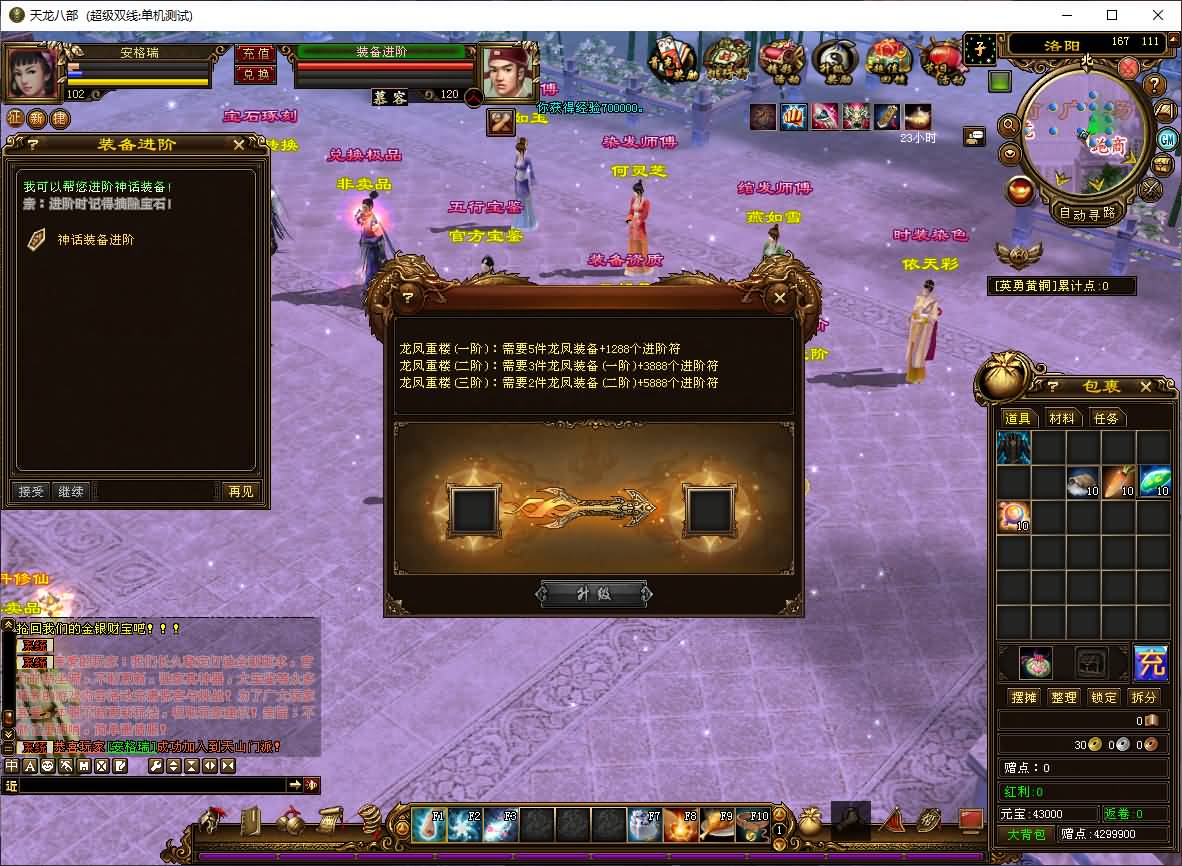Maximize the game window

click(x=1112, y=15)
